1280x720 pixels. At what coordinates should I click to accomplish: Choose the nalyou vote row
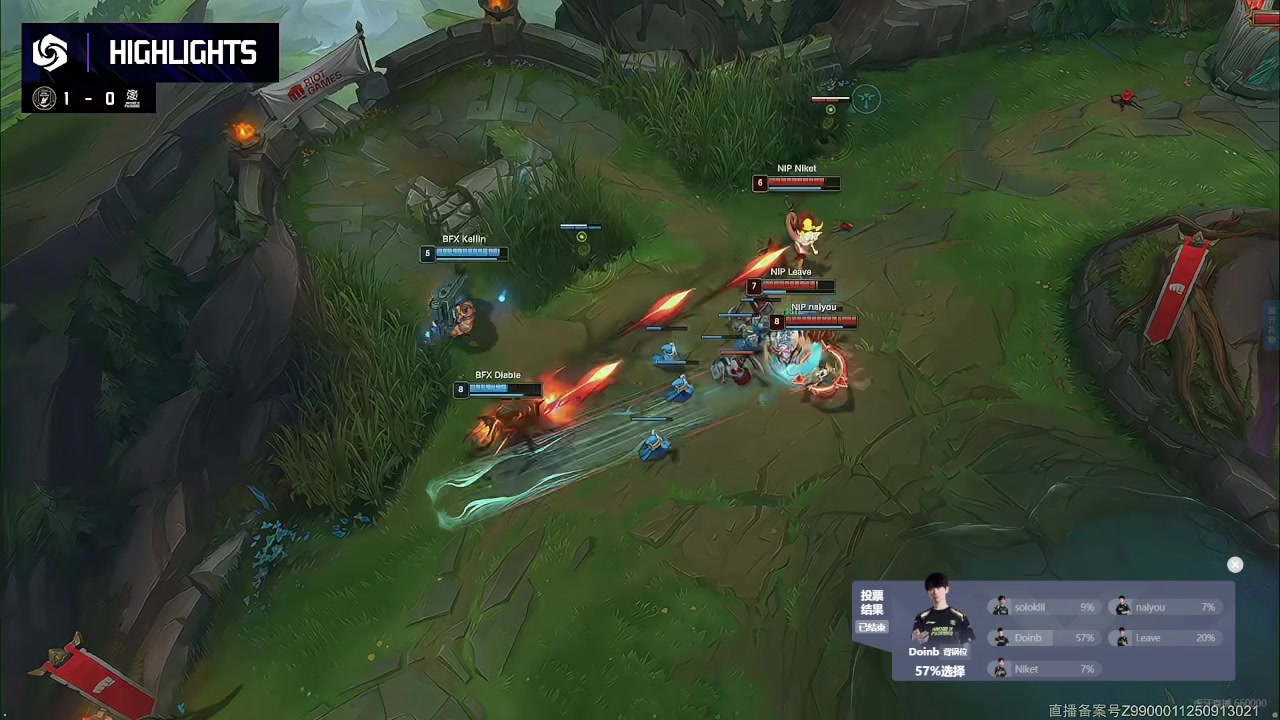coord(1165,607)
